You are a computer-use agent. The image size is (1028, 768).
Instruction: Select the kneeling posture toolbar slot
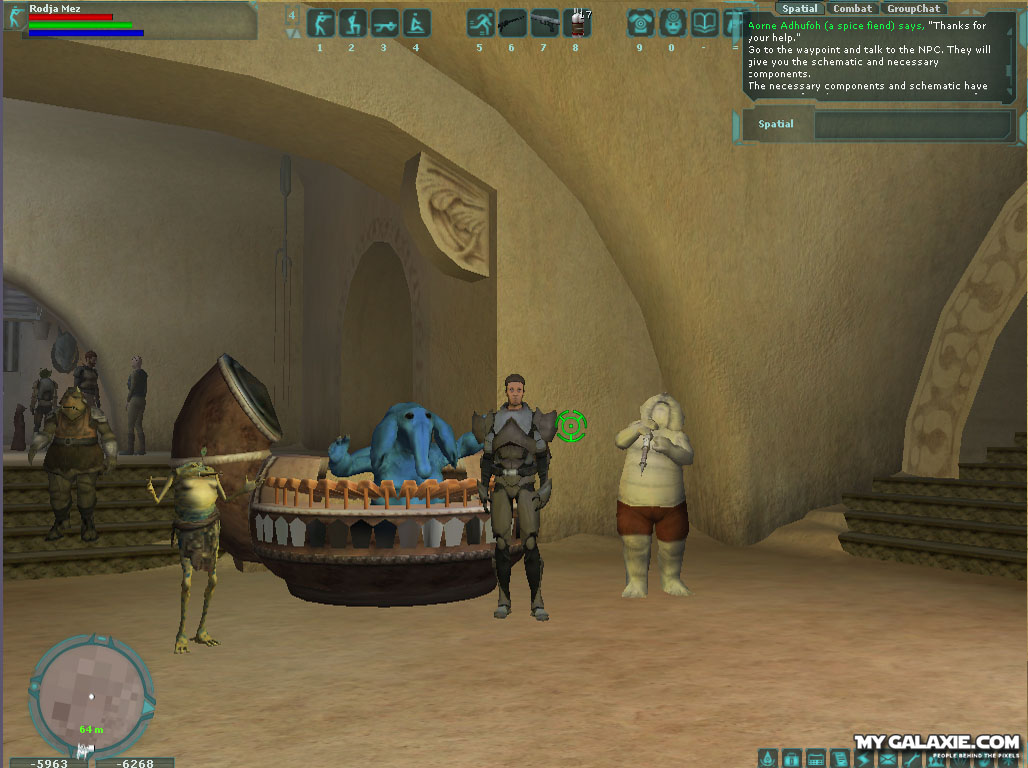[x=352, y=22]
